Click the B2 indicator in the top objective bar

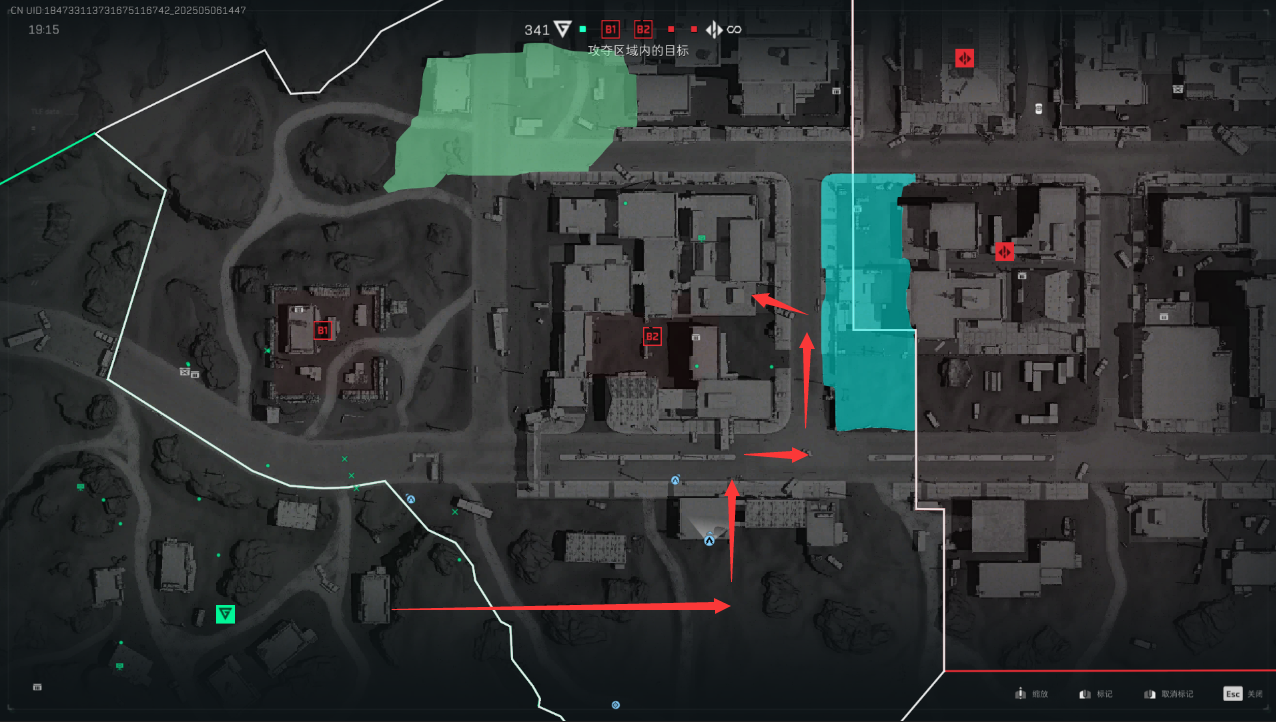[x=643, y=30]
